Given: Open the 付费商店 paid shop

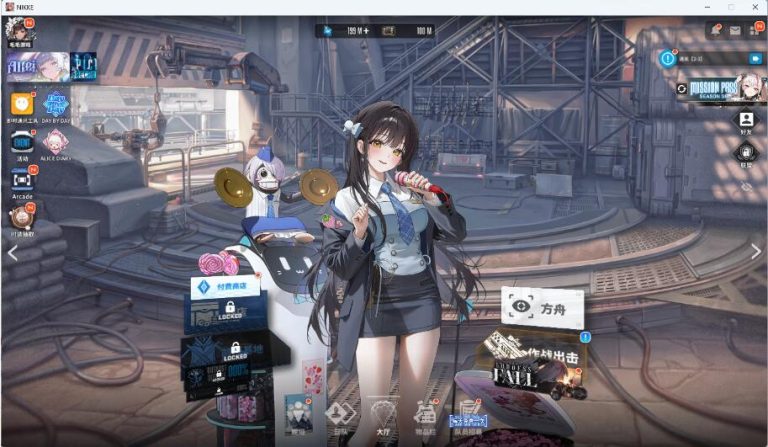Looking at the screenshot, I should coord(226,286).
